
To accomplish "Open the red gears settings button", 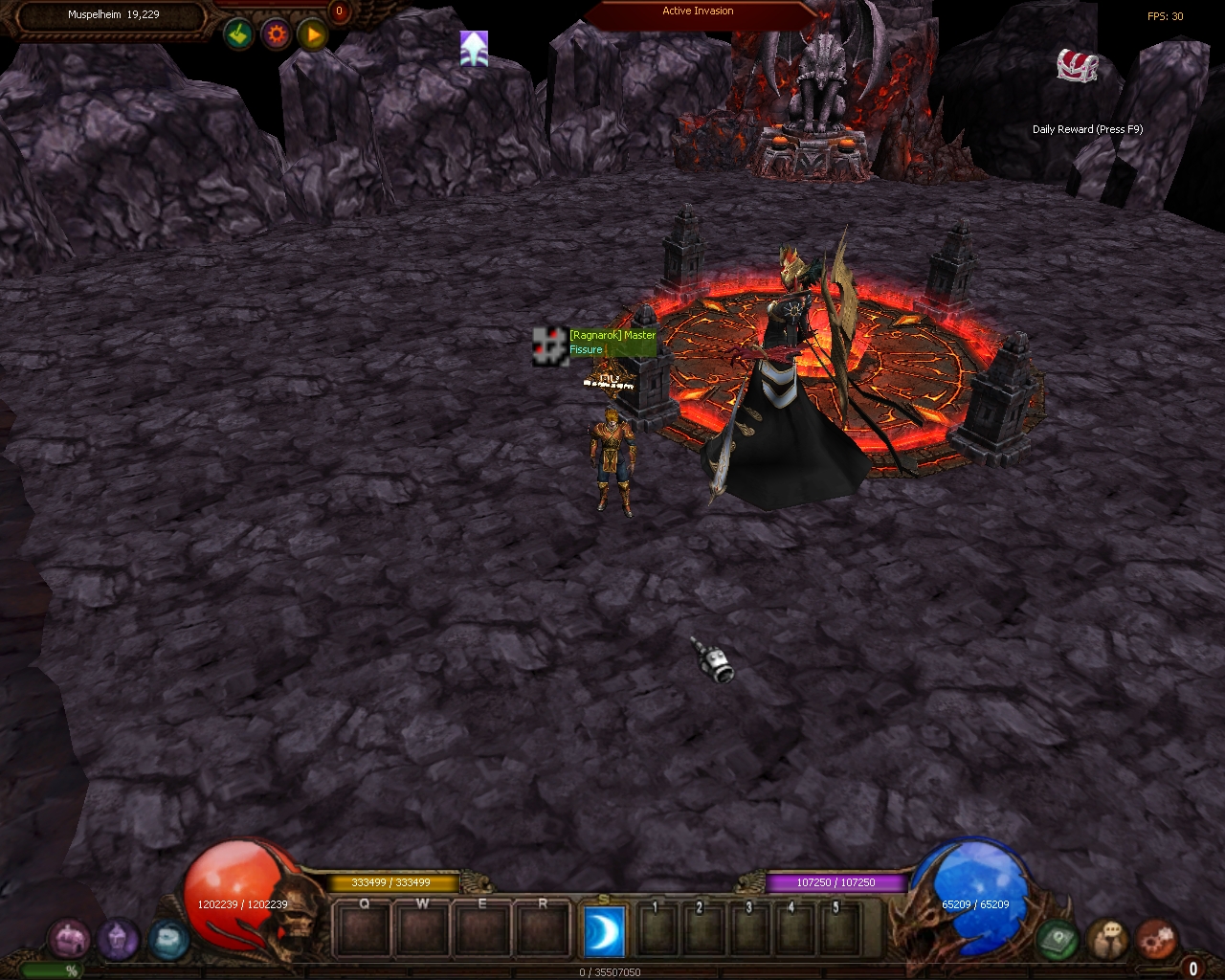I will tap(1156, 939).
